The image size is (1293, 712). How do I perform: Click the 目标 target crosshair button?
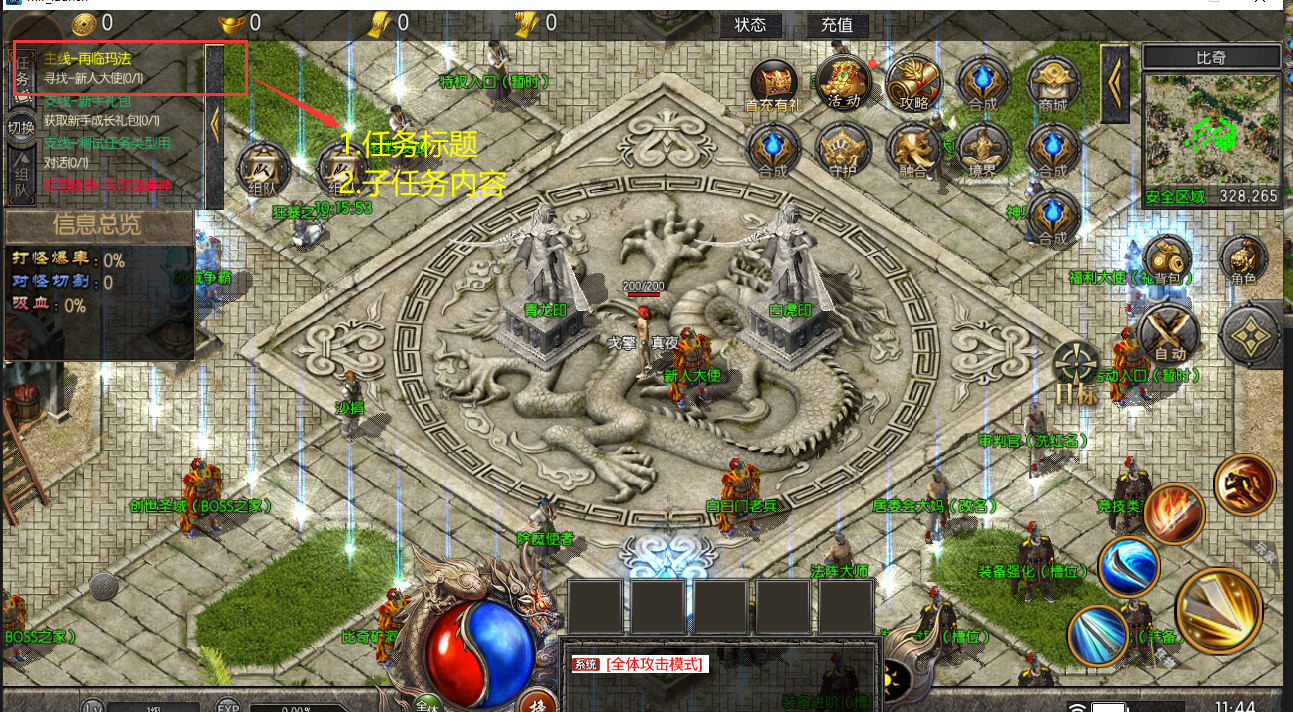tap(1076, 372)
